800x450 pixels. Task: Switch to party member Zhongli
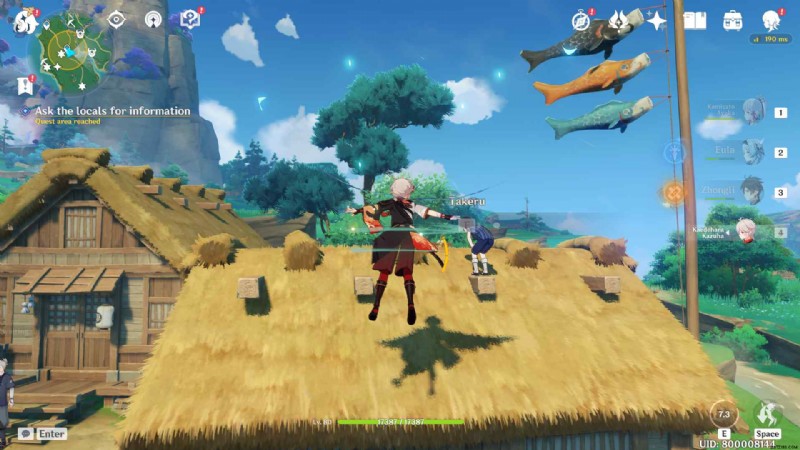[751, 190]
